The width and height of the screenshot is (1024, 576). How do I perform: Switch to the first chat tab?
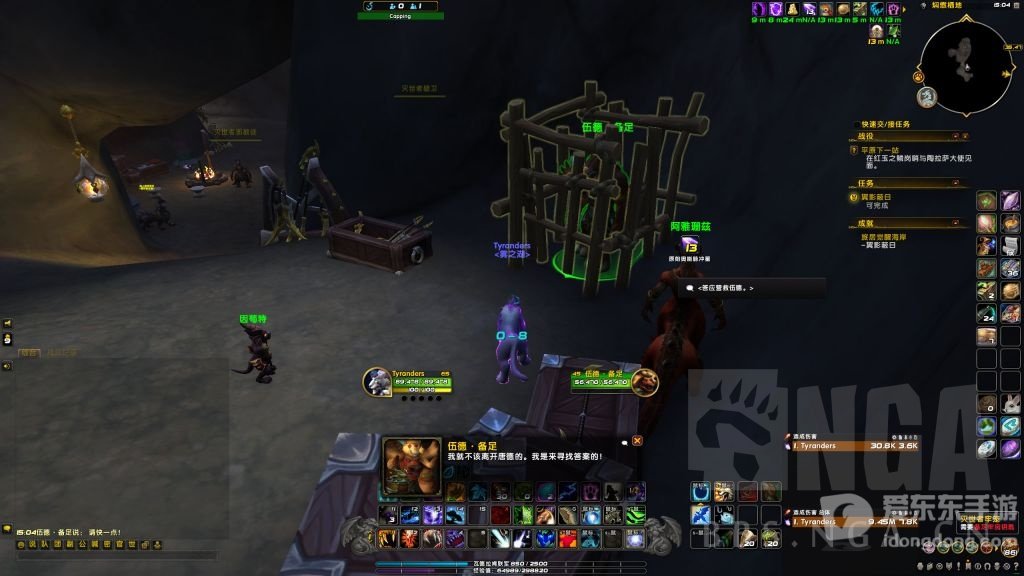(x=30, y=352)
